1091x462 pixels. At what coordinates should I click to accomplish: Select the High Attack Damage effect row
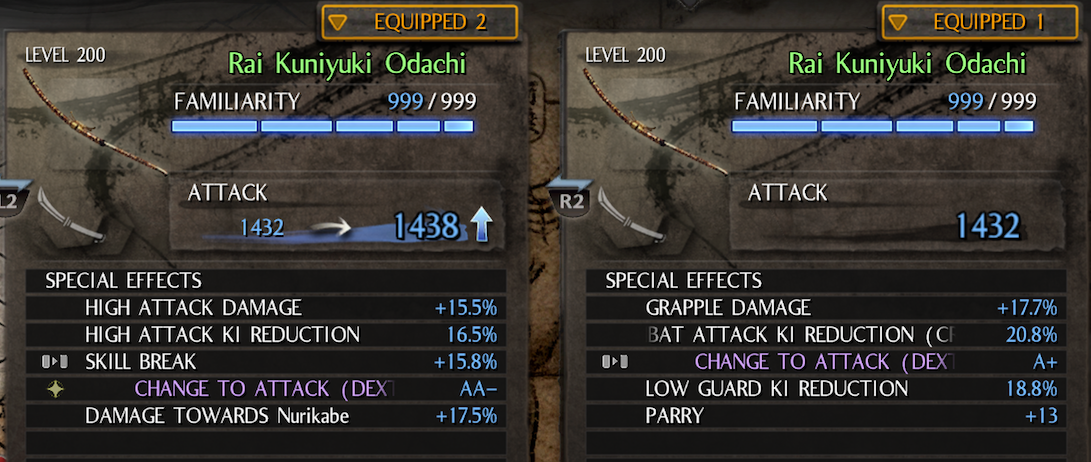click(264, 308)
